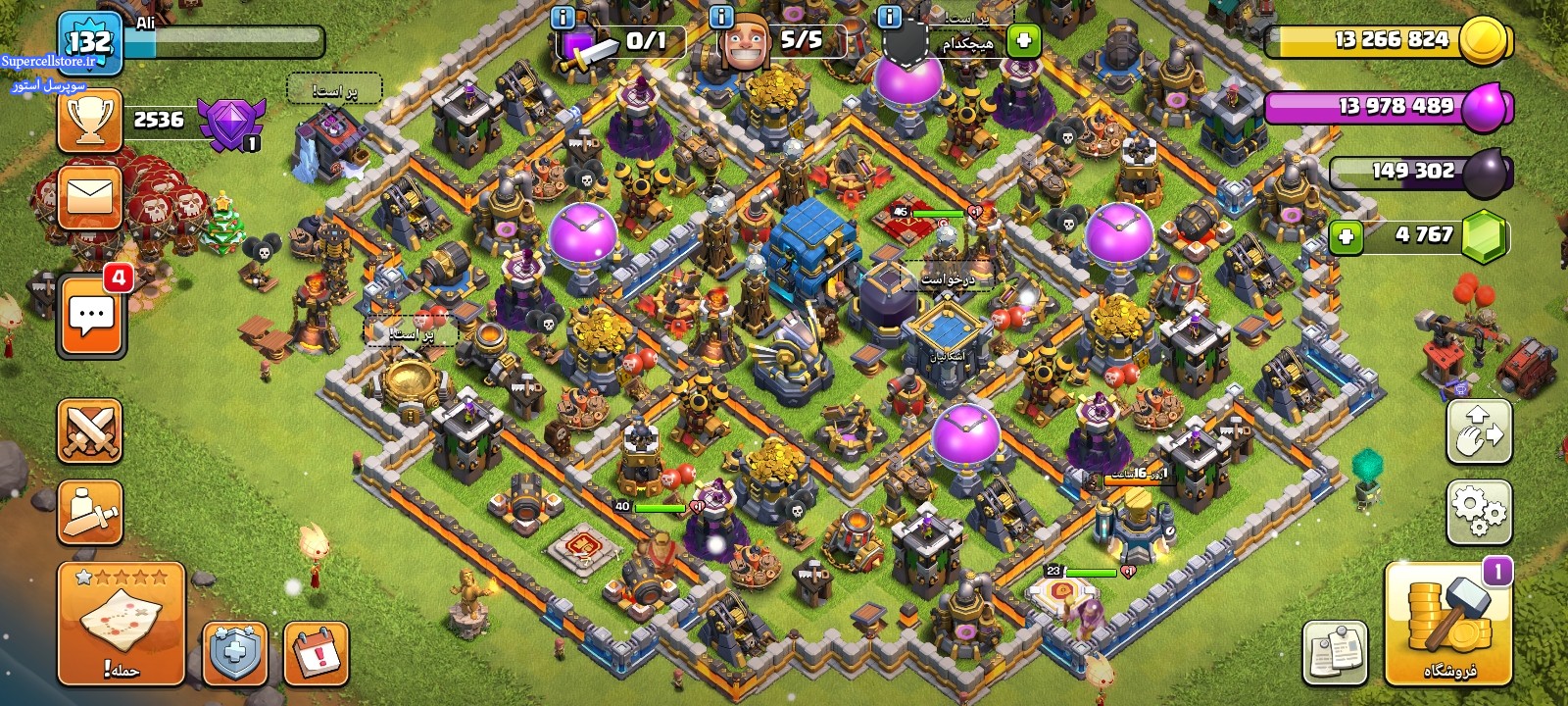Open the settings gears button
Screen dimensions: 1568x706
point(1479,511)
